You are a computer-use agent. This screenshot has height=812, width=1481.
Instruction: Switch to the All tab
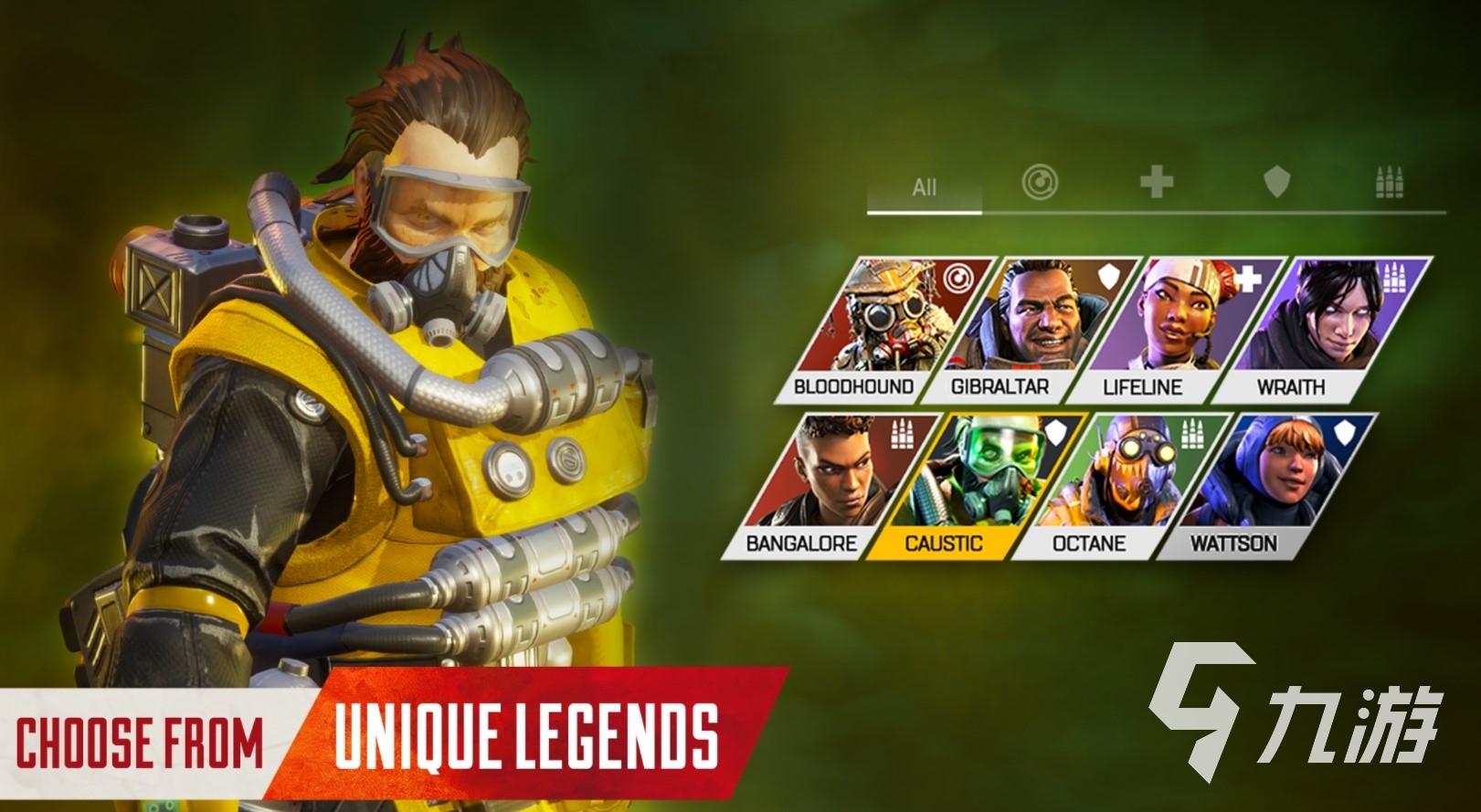point(926,187)
